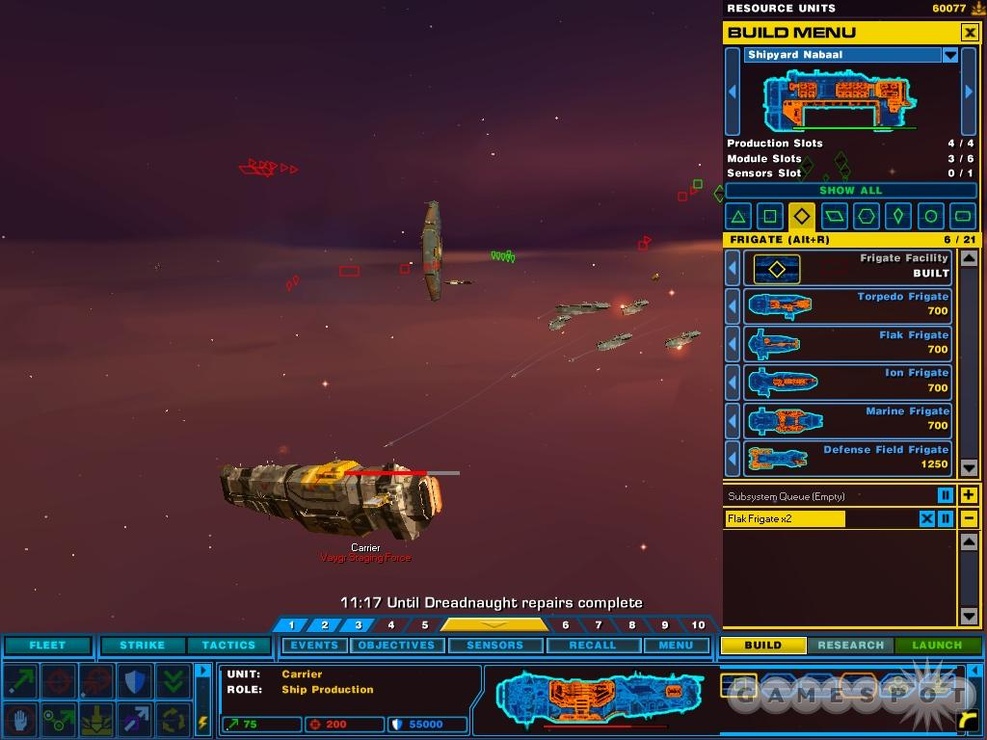This screenshot has width=987, height=740.
Task: Close the Build Menu panel
Action: [x=969, y=33]
